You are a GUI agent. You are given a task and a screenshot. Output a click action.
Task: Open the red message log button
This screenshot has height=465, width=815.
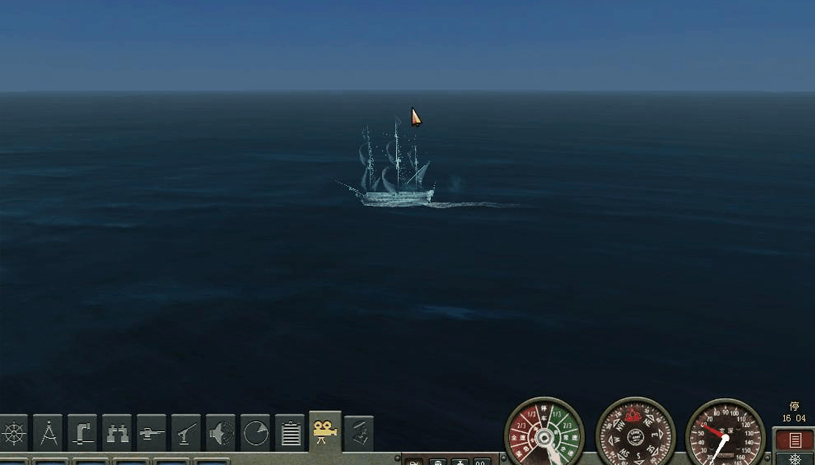click(x=795, y=440)
